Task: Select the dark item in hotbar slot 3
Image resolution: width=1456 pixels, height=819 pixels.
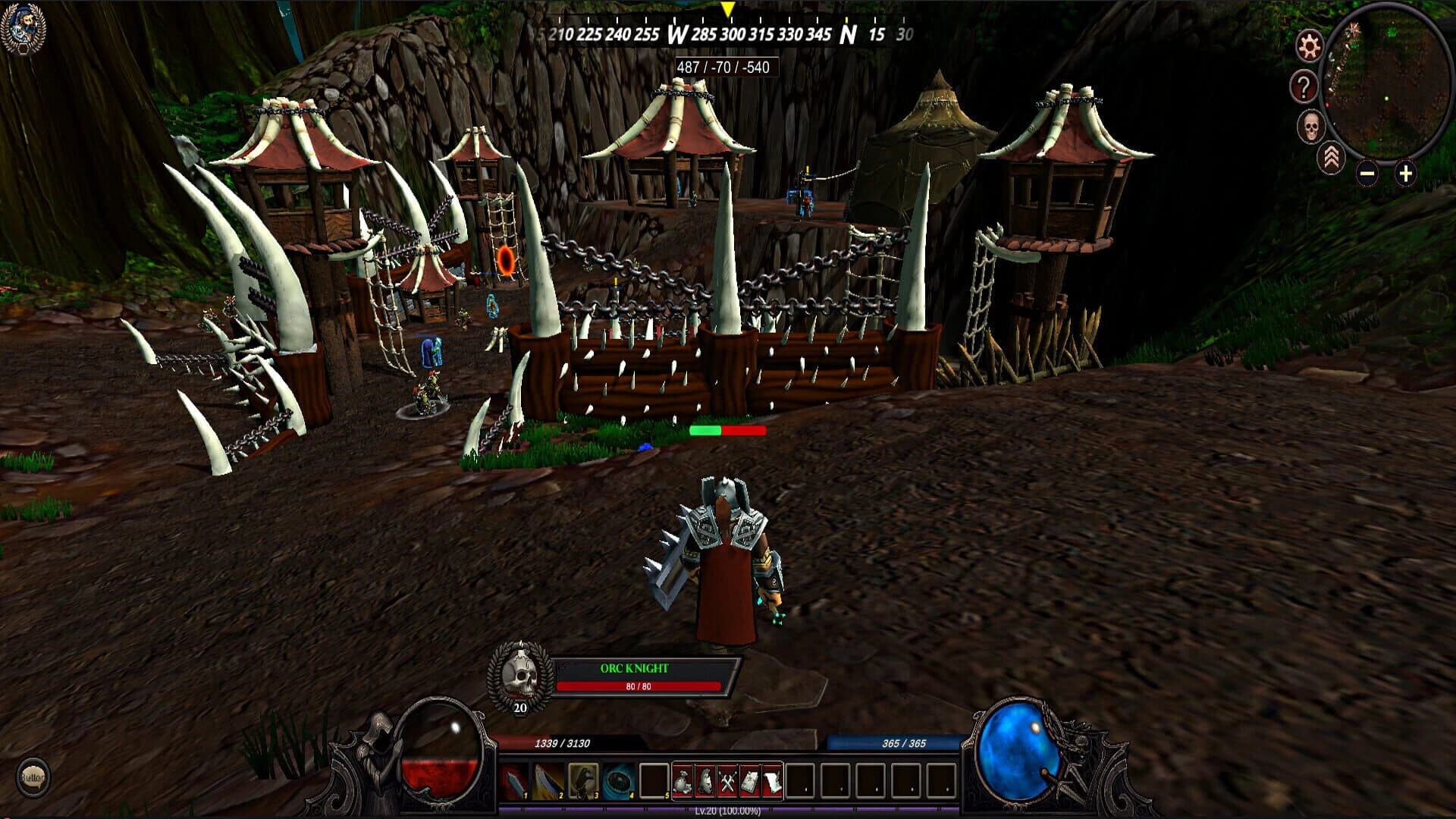Action: click(583, 780)
